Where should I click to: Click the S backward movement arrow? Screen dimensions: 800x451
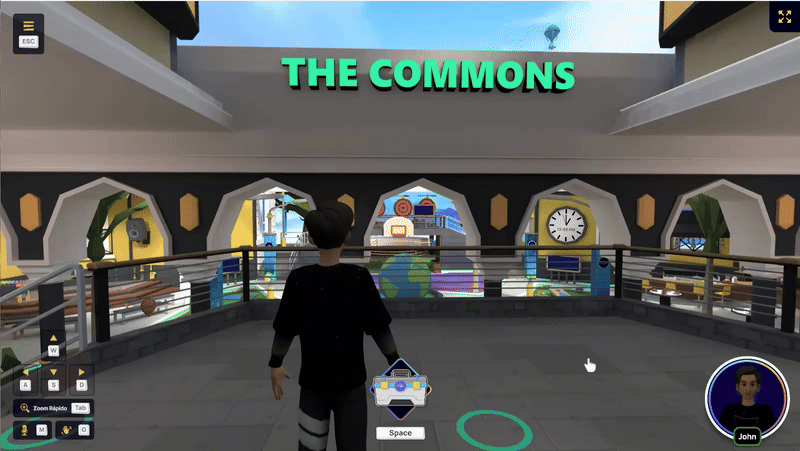(54, 378)
